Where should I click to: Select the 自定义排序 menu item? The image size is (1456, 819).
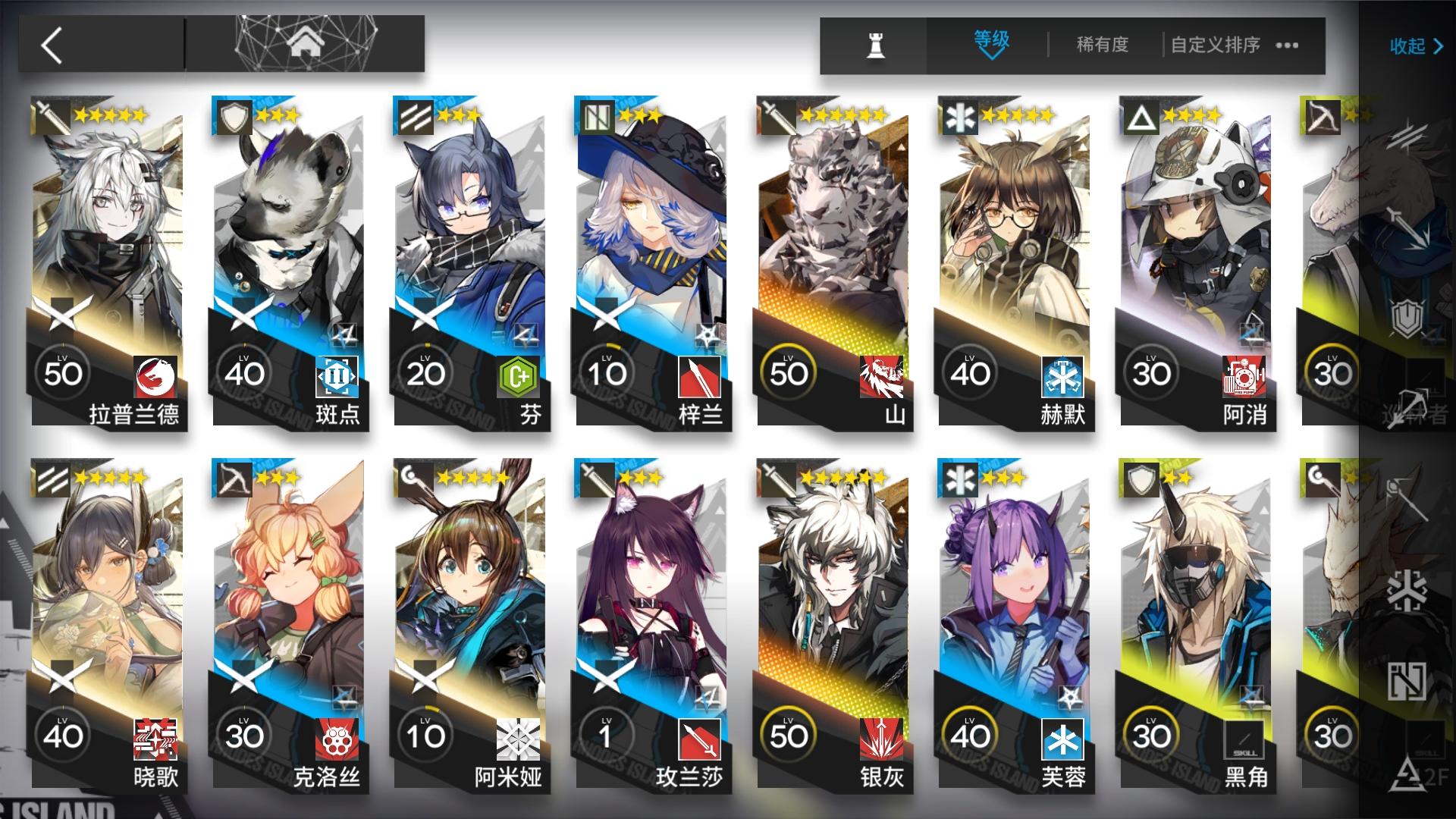point(1214,44)
